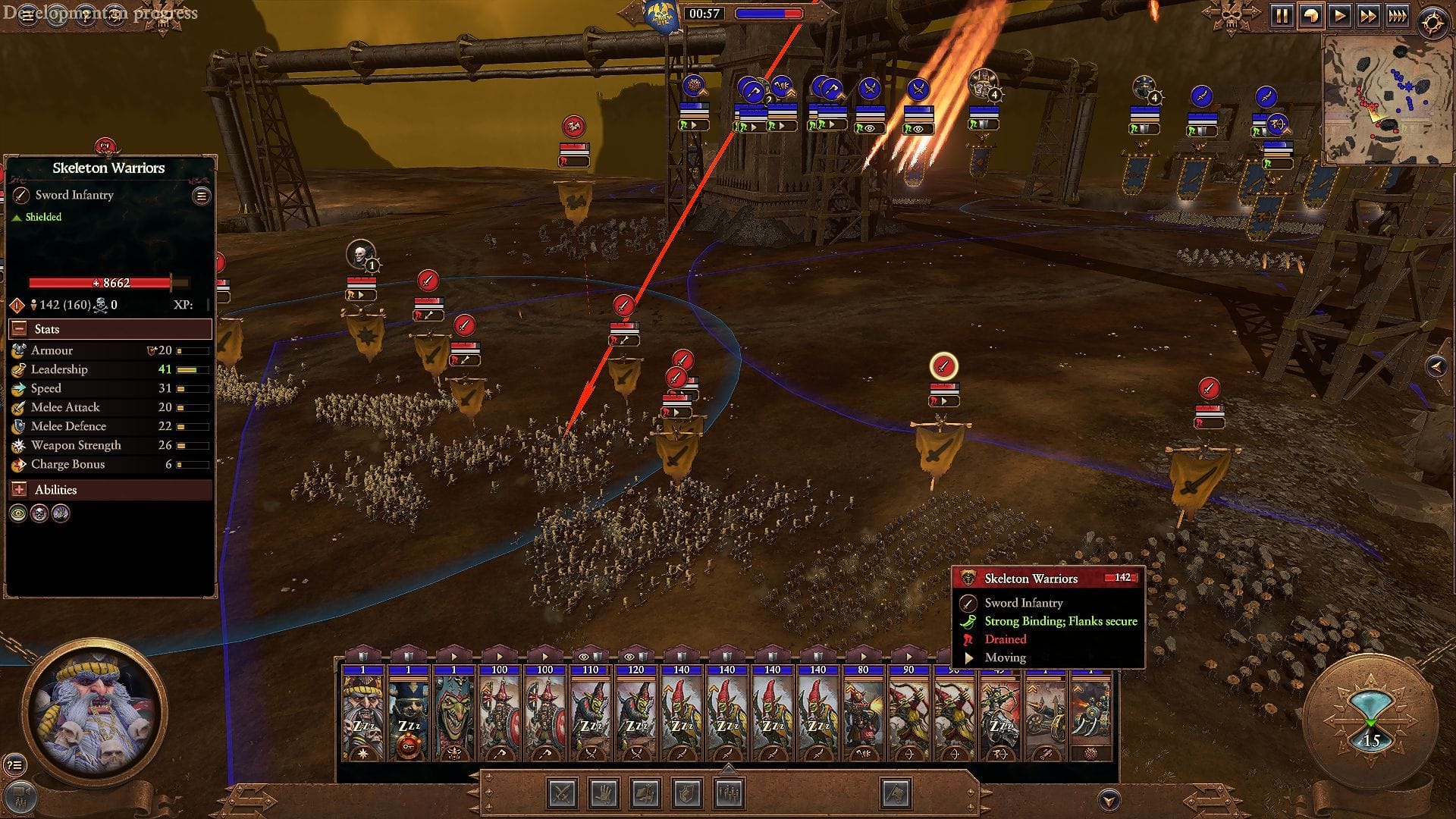Click the skull ability icon under Abilities
Image resolution: width=1456 pixels, height=819 pixels.
point(39,513)
